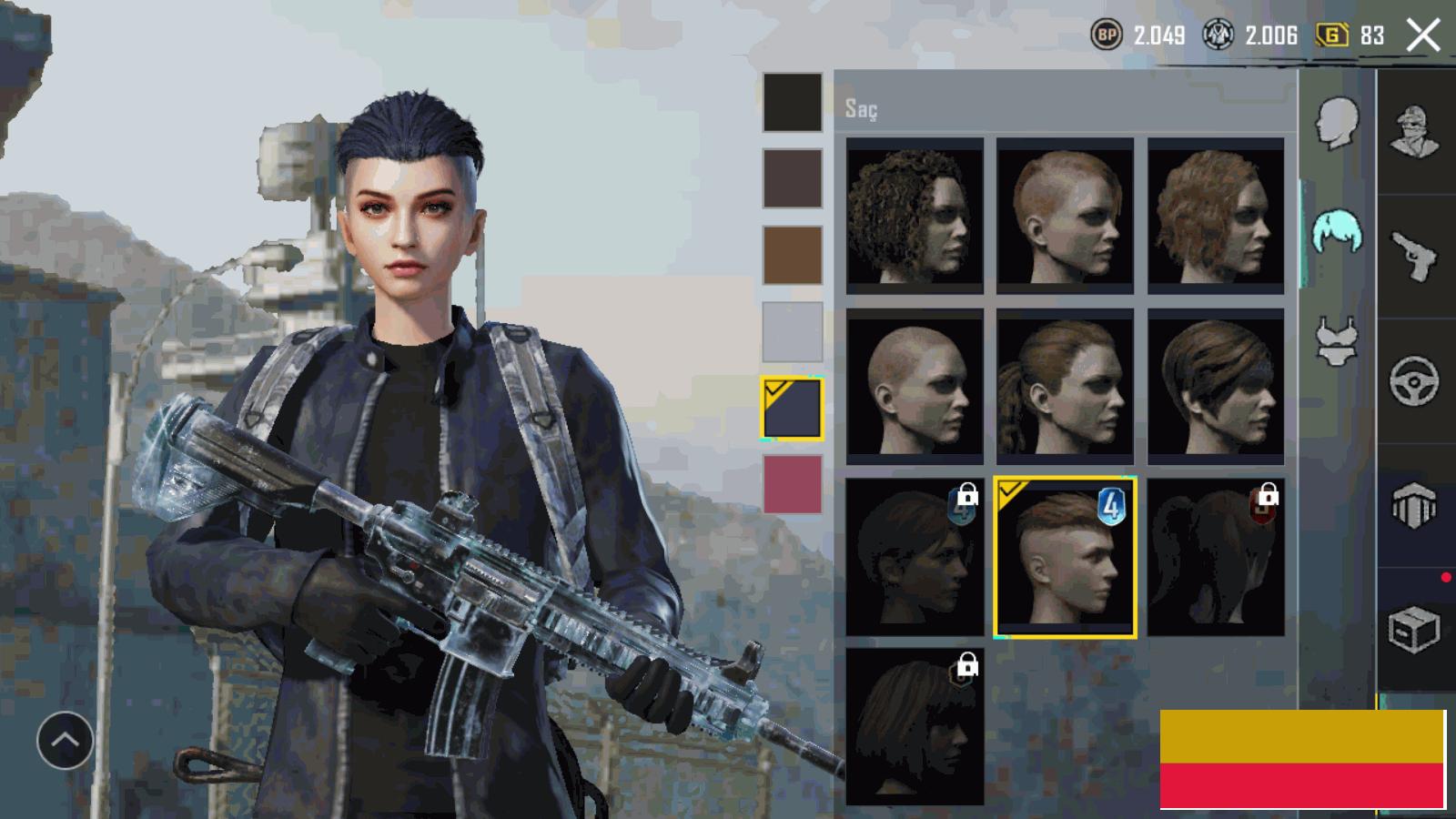Open the character outfit category
Image resolution: width=1456 pixels, height=819 pixels.
pyautogui.click(x=1414, y=130)
